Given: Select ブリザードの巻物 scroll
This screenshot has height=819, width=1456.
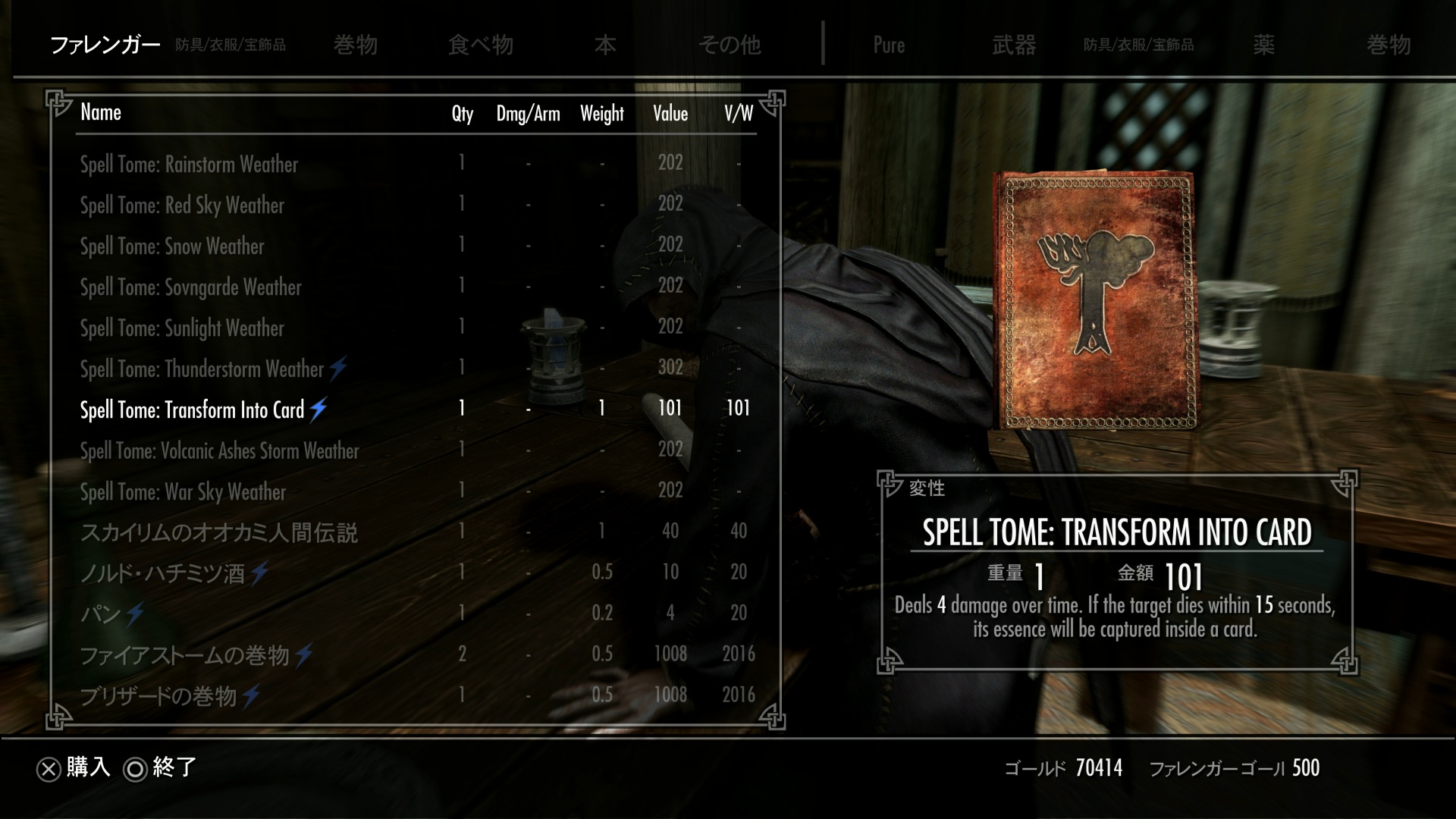Looking at the screenshot, I should [158, 696].
